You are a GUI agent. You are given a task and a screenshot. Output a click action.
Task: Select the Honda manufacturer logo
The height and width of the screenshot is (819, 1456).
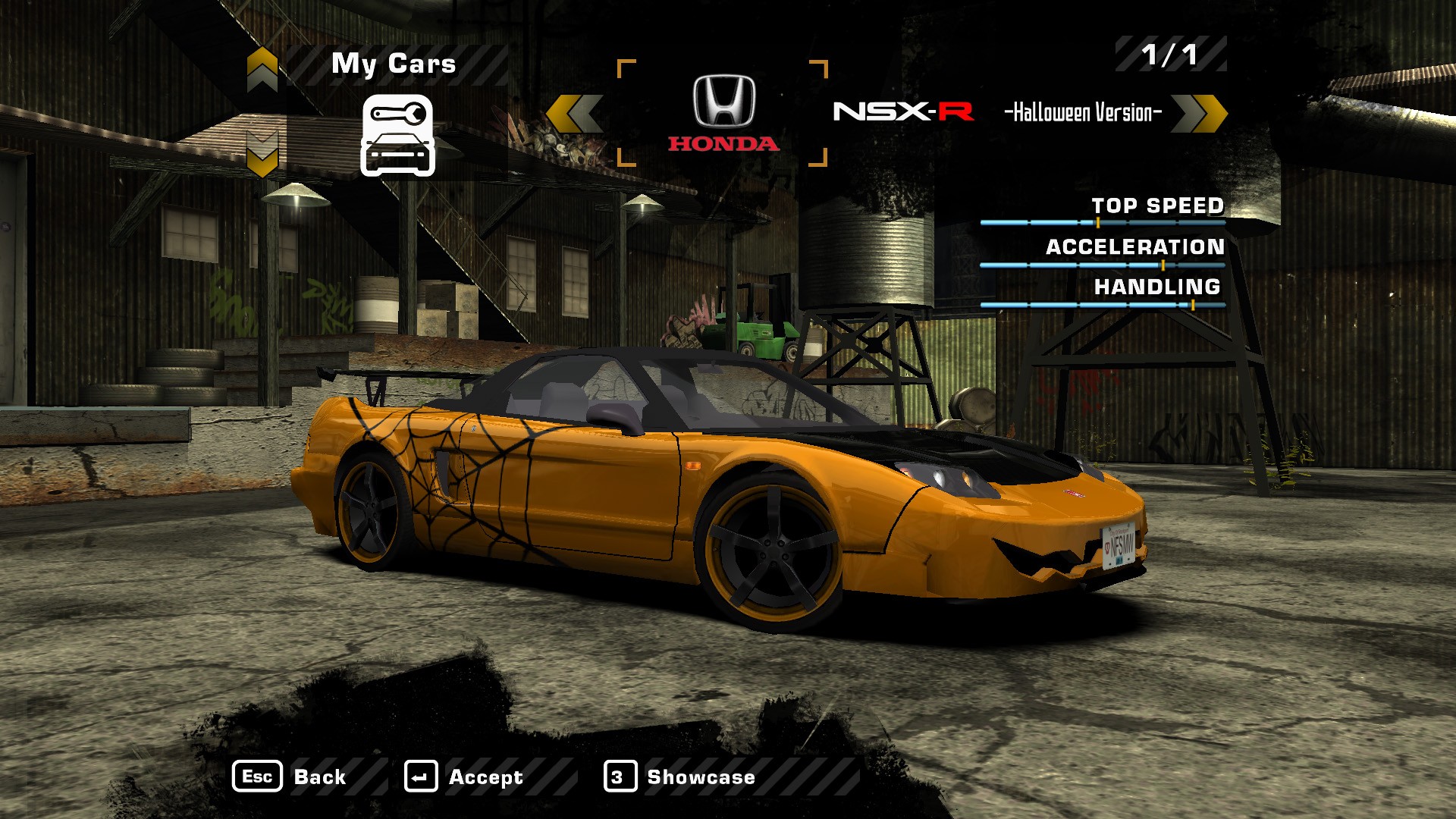723,112
